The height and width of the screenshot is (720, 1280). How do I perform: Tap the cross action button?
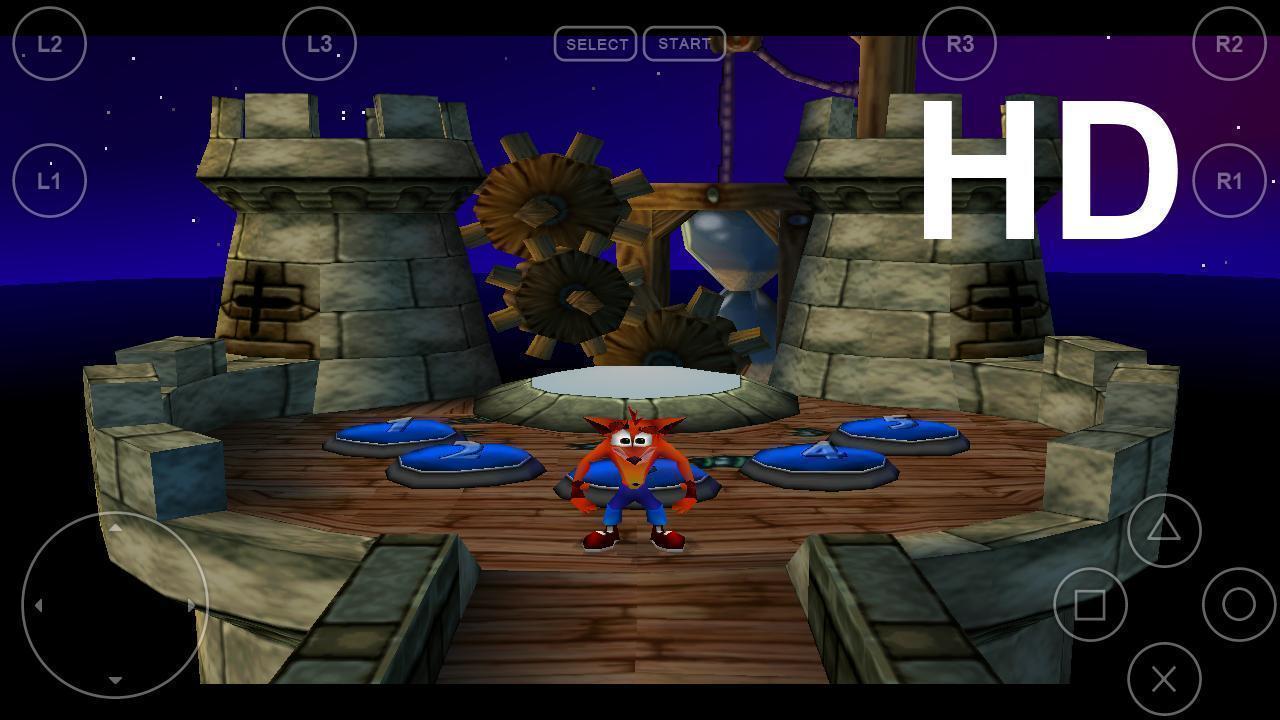[1164, 680]
